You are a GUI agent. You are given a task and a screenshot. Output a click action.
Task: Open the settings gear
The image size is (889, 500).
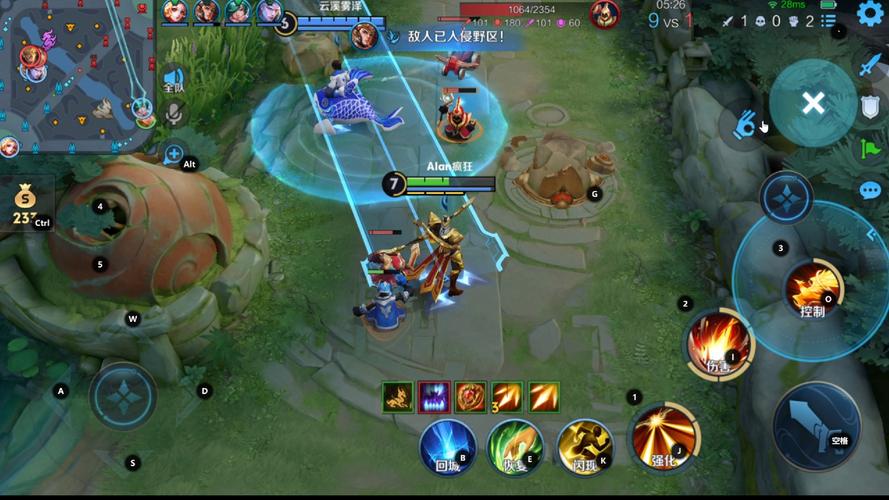870,13
